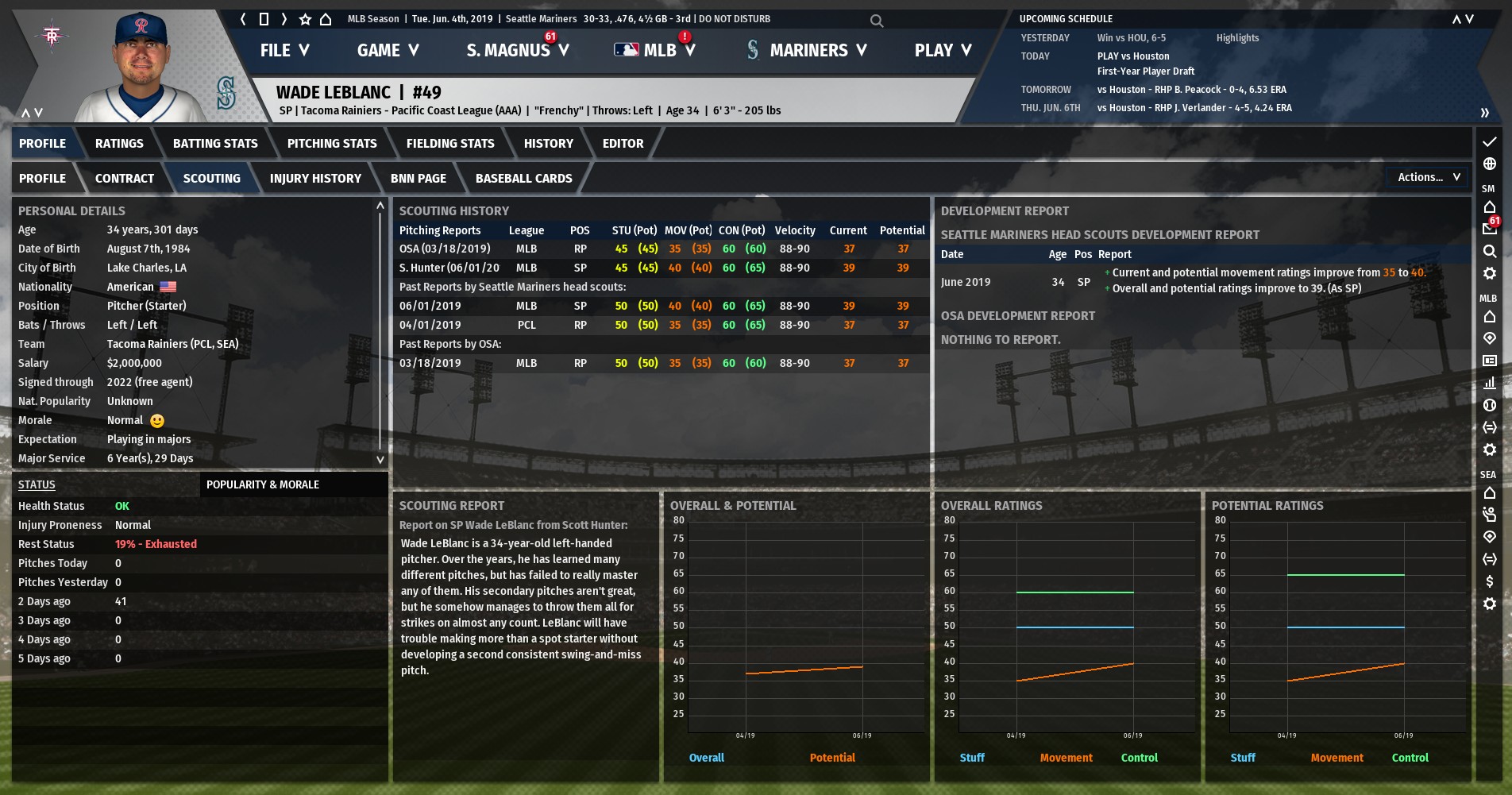Click the Highlights link for yesterday's game

[x=1237, y=38]
